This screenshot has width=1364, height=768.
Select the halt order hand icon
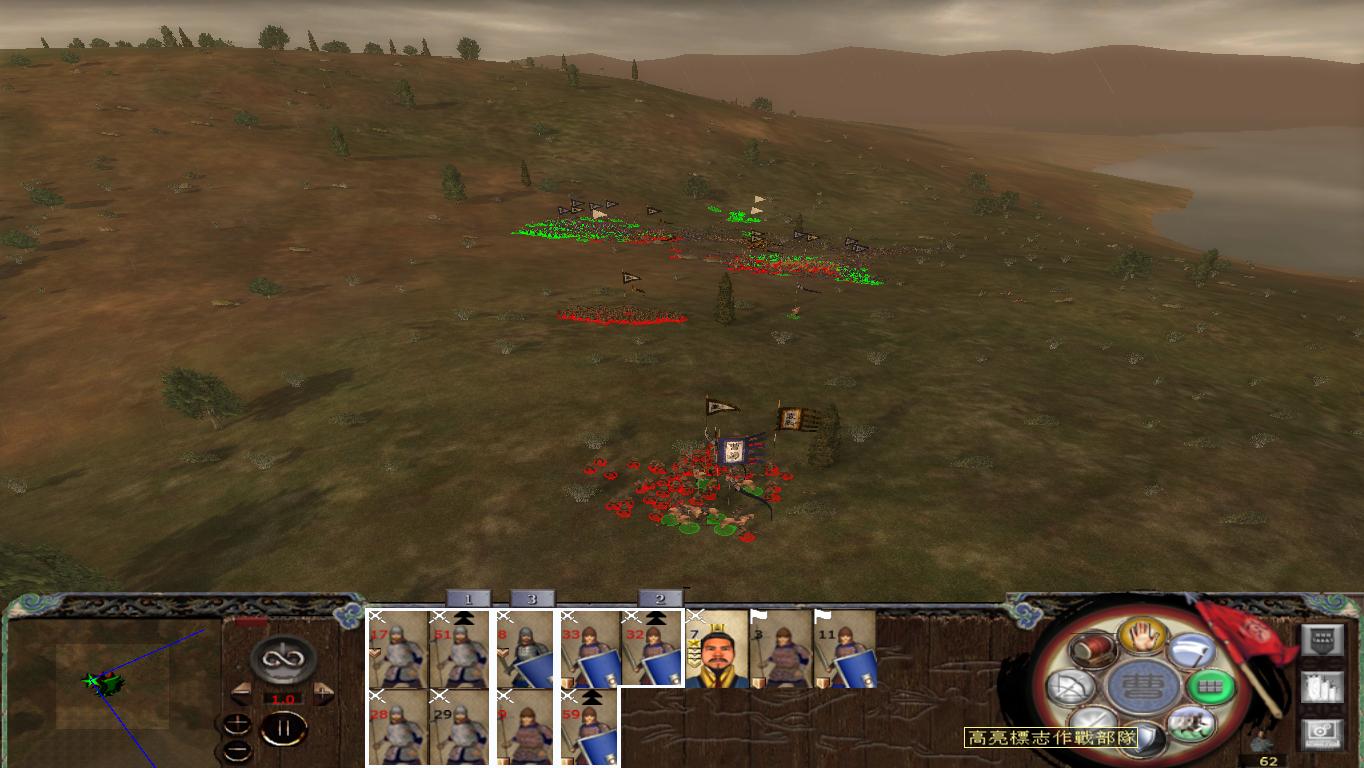(x=1143, y=637)
